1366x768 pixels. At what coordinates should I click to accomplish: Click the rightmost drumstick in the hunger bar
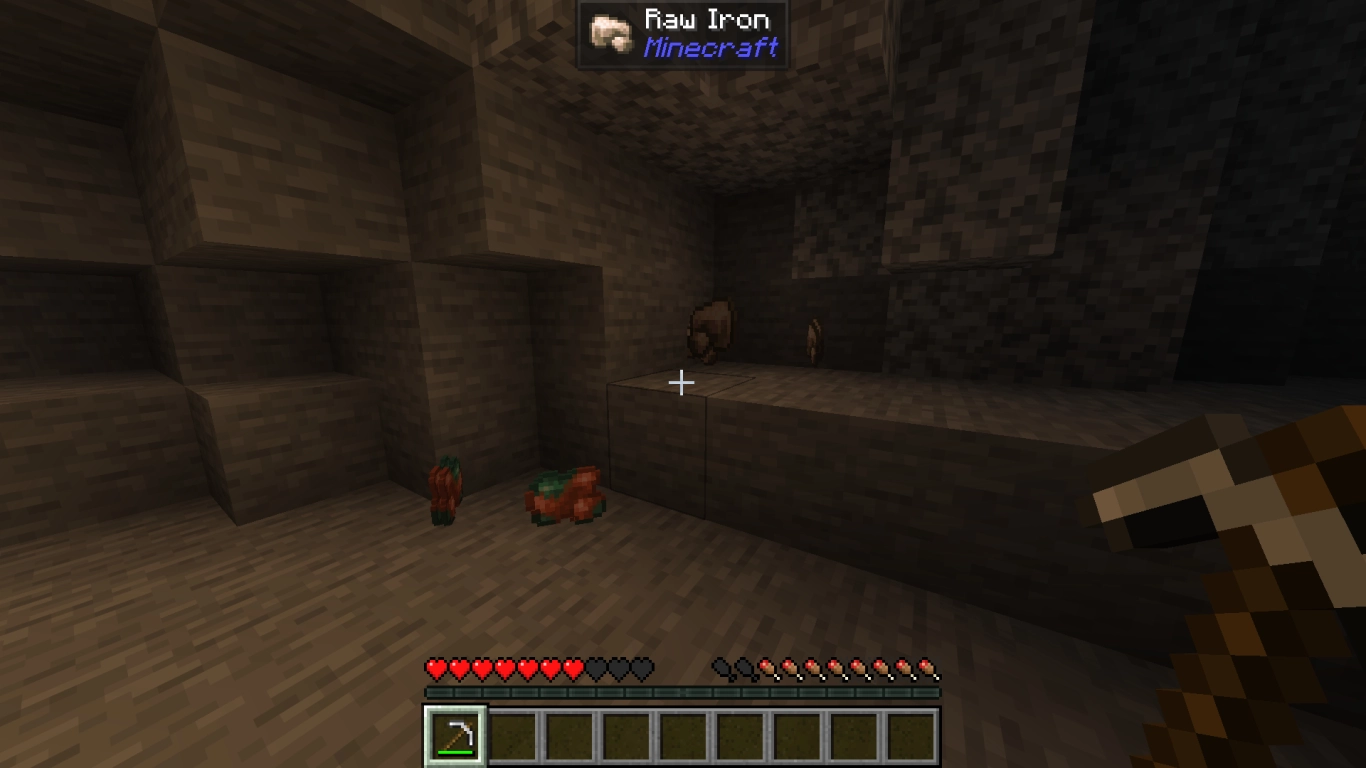[930, 667]
